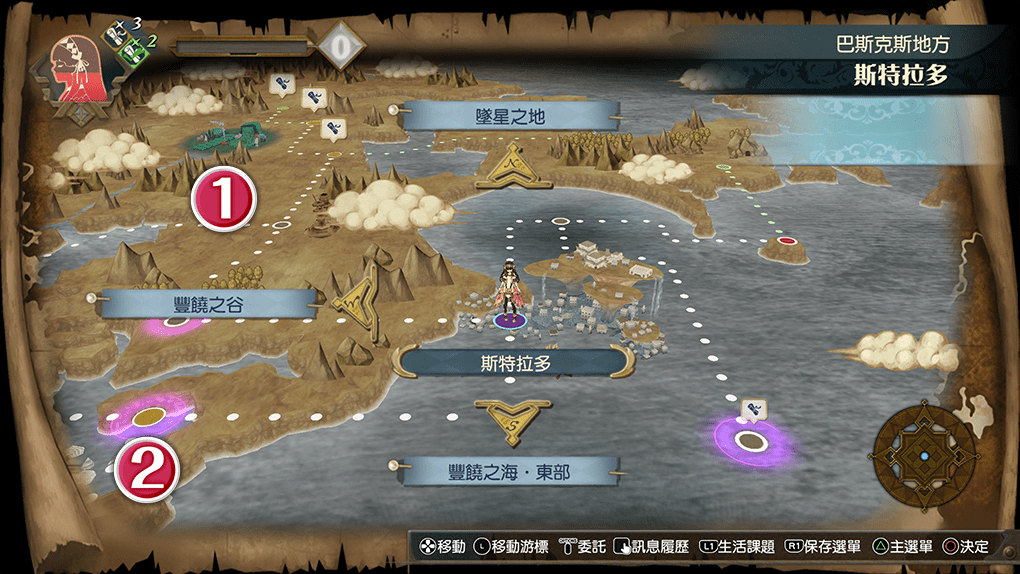Click the gold N direction arrow

[512, 166]
